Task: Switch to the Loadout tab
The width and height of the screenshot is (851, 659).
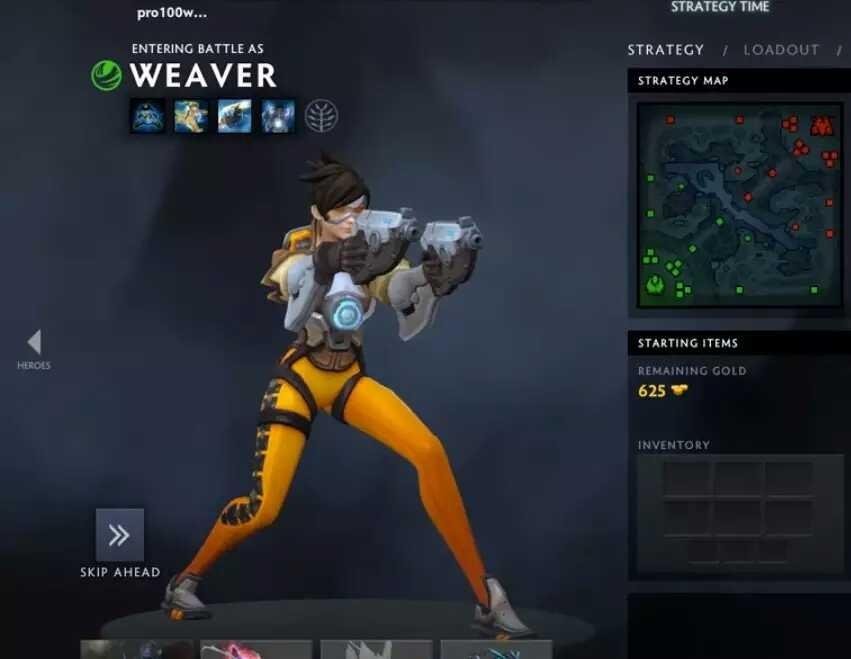Action: tap(781, 50)
